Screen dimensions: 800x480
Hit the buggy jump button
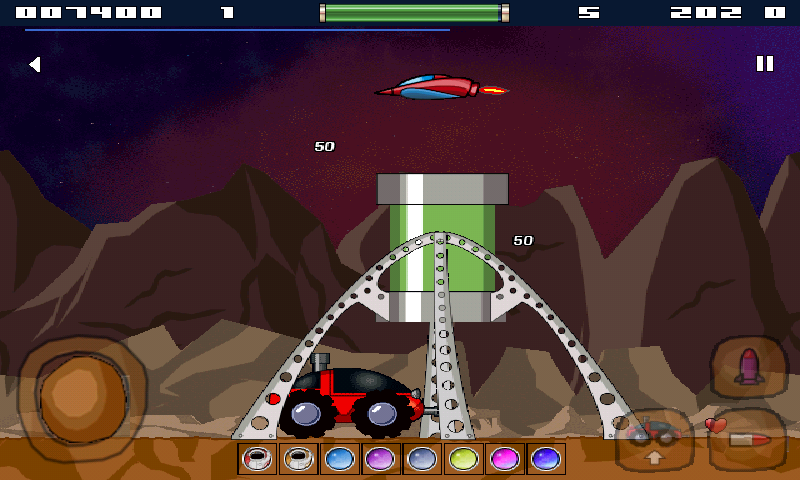tap(654, 440)
